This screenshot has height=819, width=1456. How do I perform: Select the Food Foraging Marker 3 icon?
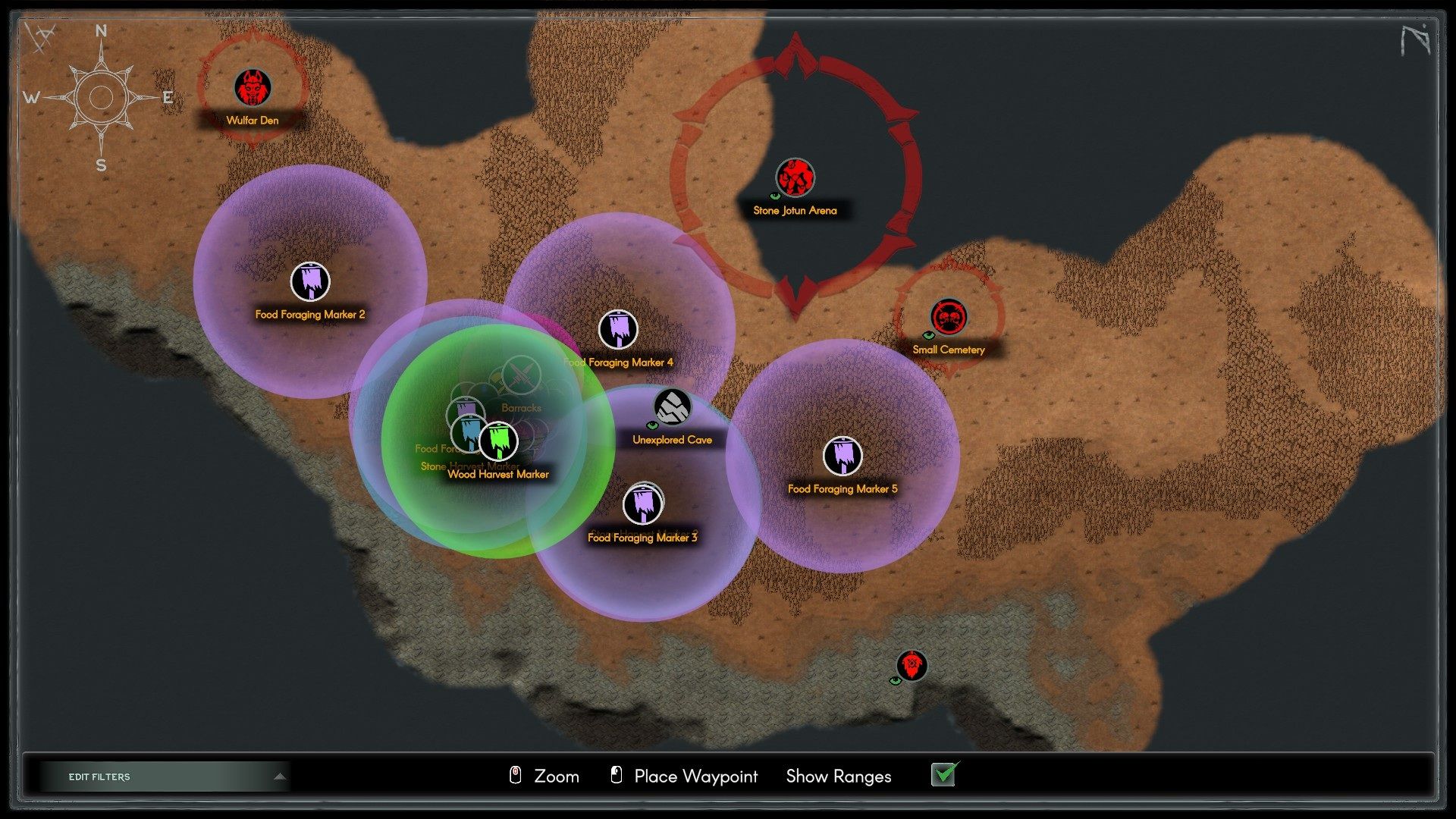coord(642,505)
